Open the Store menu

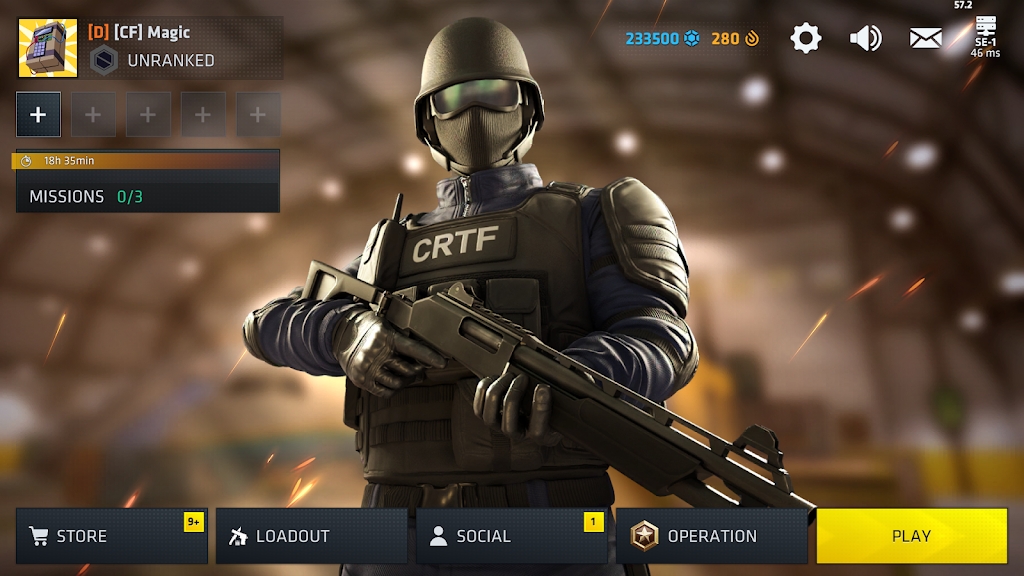point(111,536)
